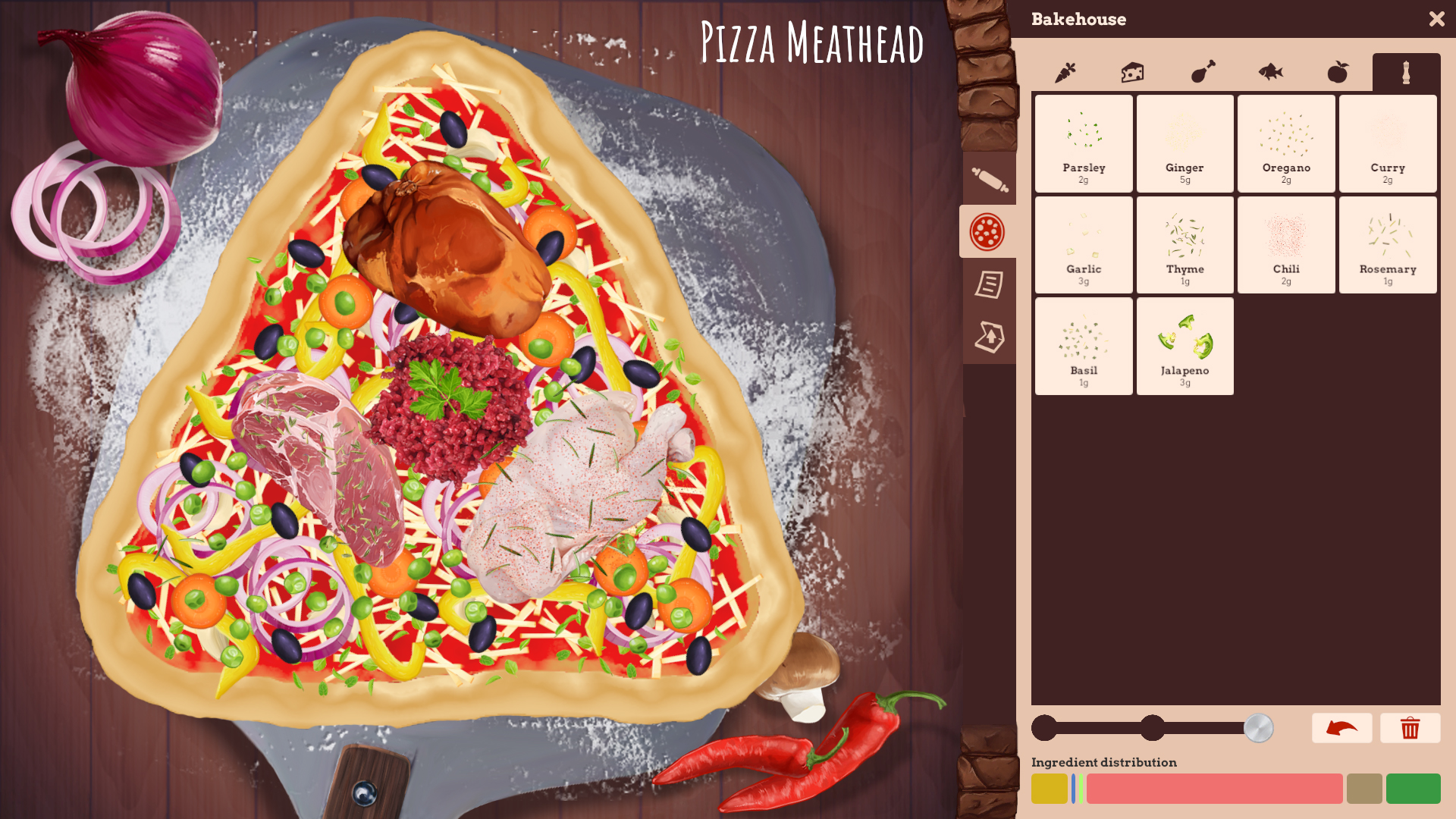The image size is (1456, 819).
Task: Add Jalapeno slices
Action: point(1185,345)
